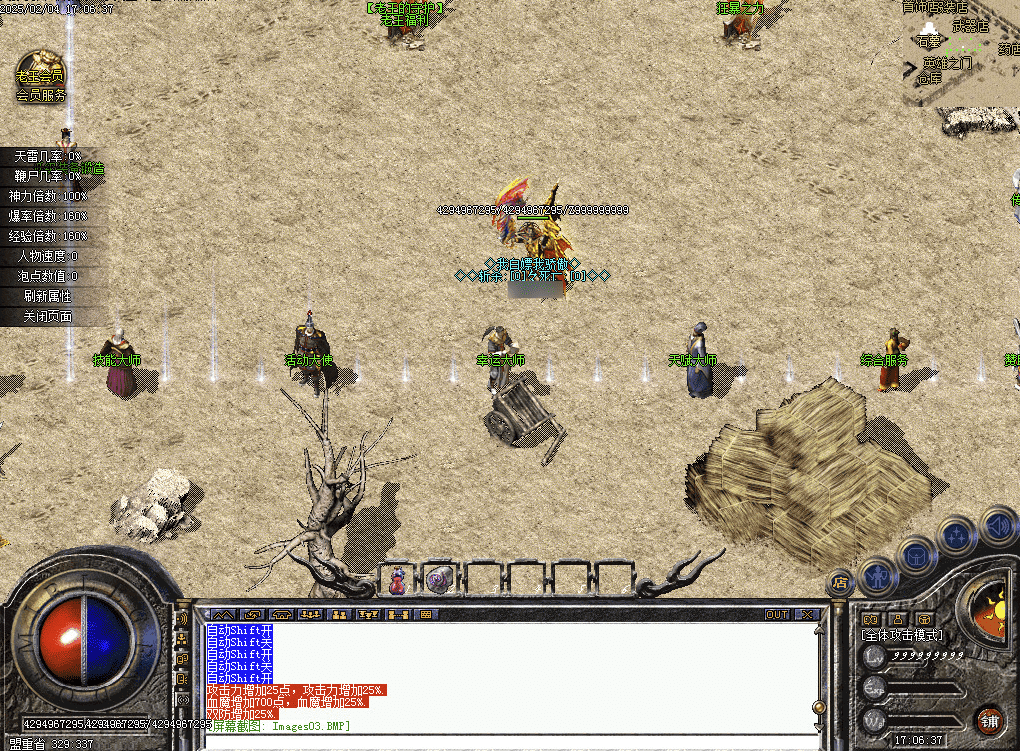
Task: Click the OUT button on chat bar
Action: (x=777, y=614)
